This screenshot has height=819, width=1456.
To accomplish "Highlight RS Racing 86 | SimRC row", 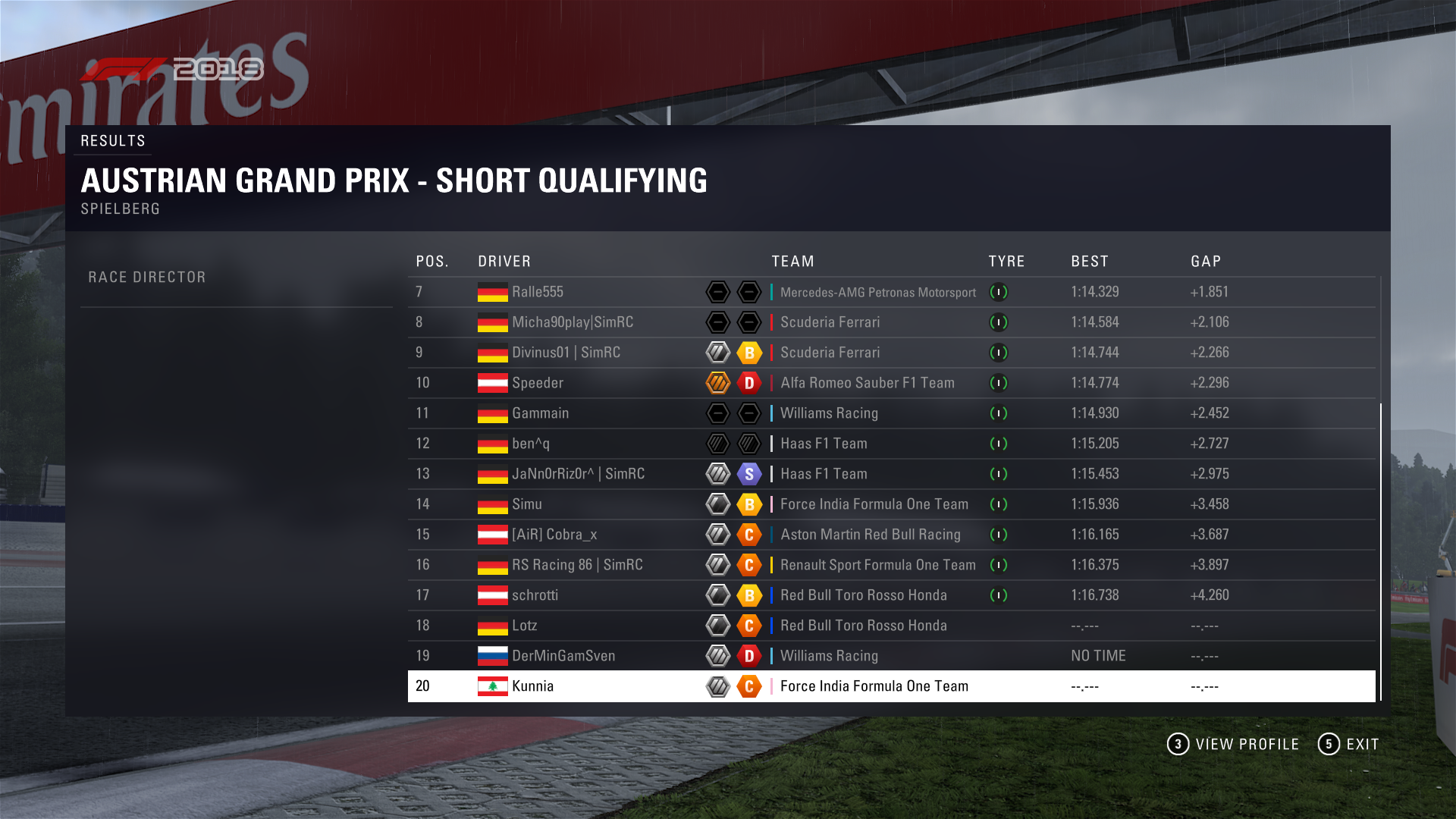I will click(x=576, y=565).
